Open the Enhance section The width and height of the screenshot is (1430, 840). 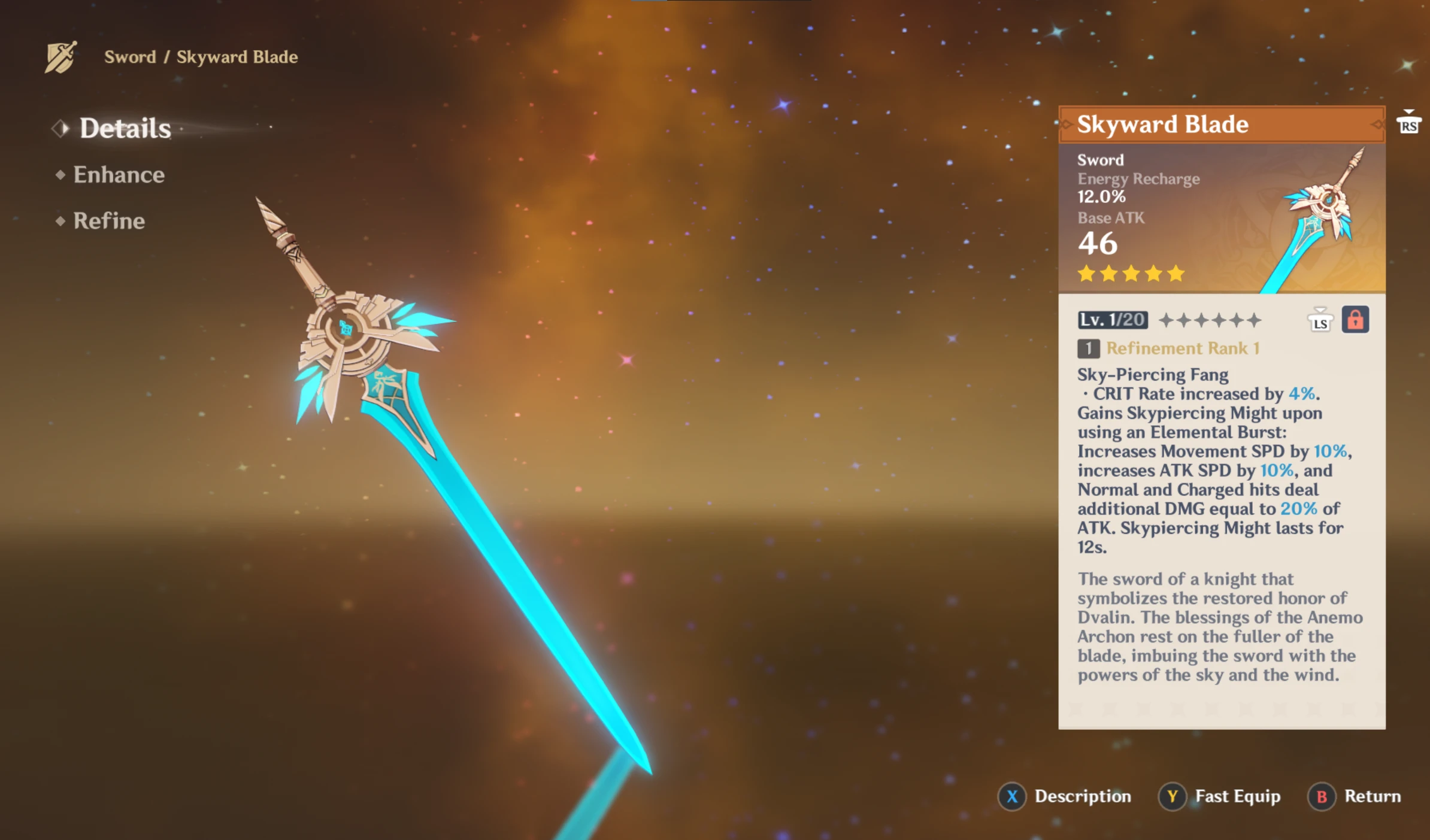coord(119,175)
